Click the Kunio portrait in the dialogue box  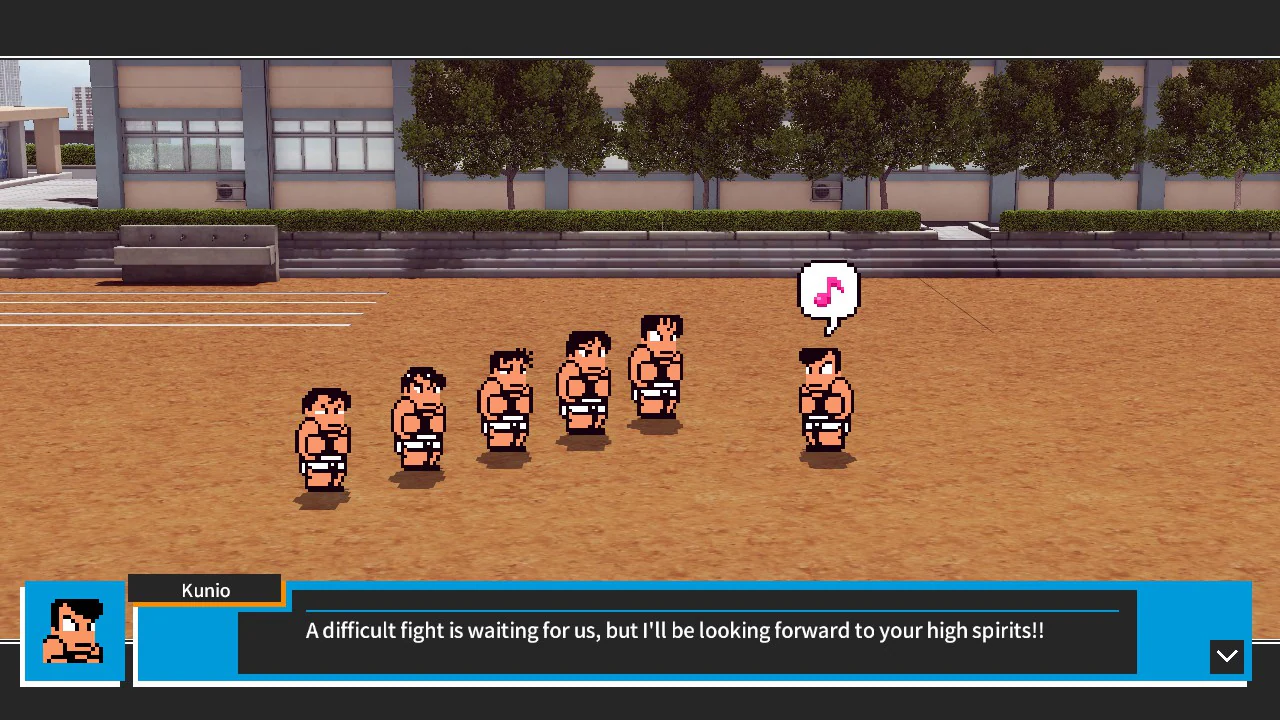tap(74, 631)
